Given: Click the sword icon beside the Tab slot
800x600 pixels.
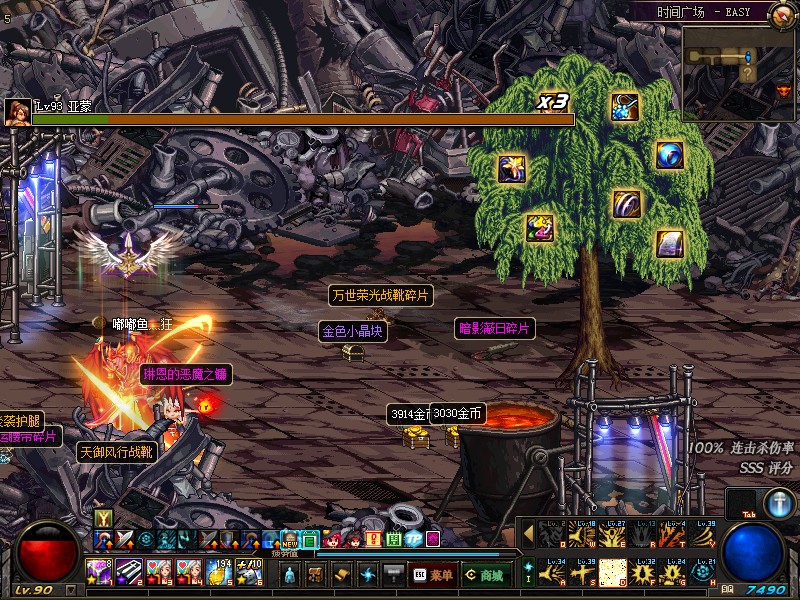Looking at the screenshot, I should (780, 503).
